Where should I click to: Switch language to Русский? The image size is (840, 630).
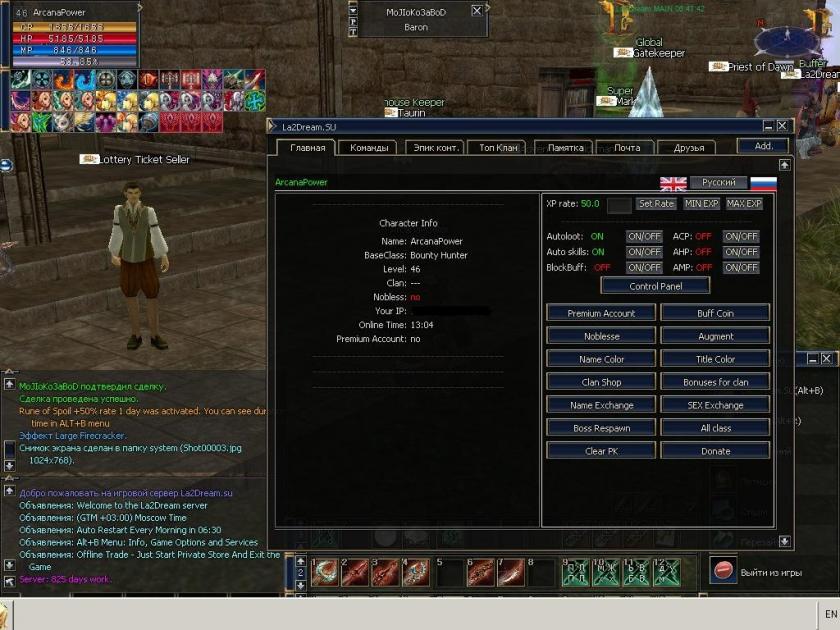tap(718, 183)
